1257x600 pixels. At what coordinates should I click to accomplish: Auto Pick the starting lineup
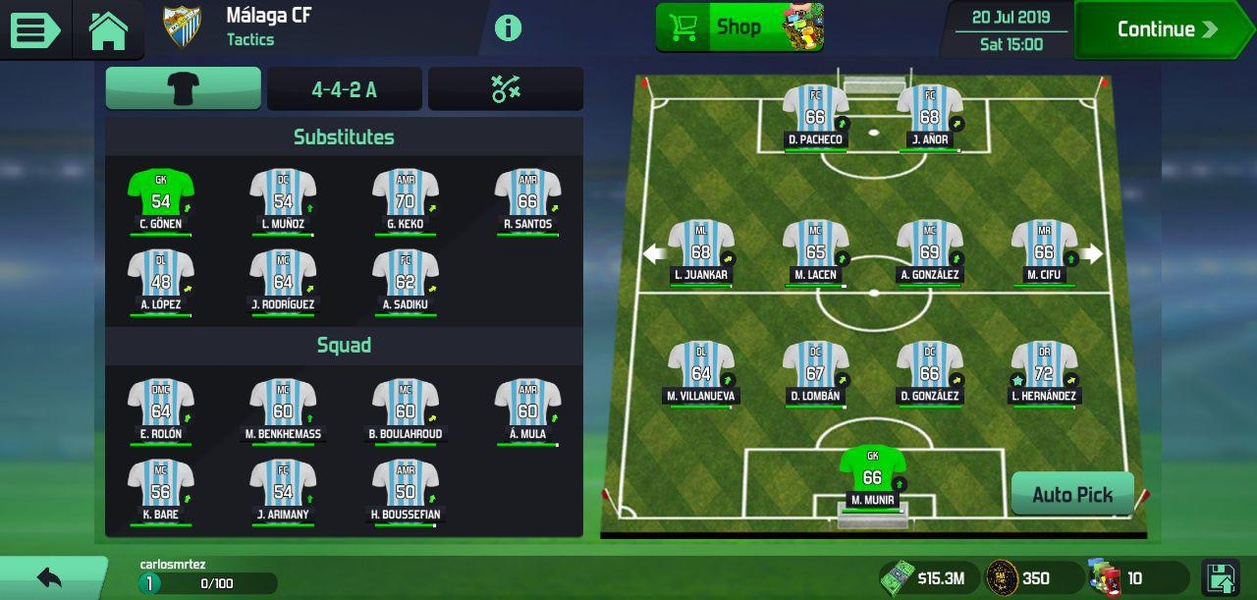coord(1072,494)
